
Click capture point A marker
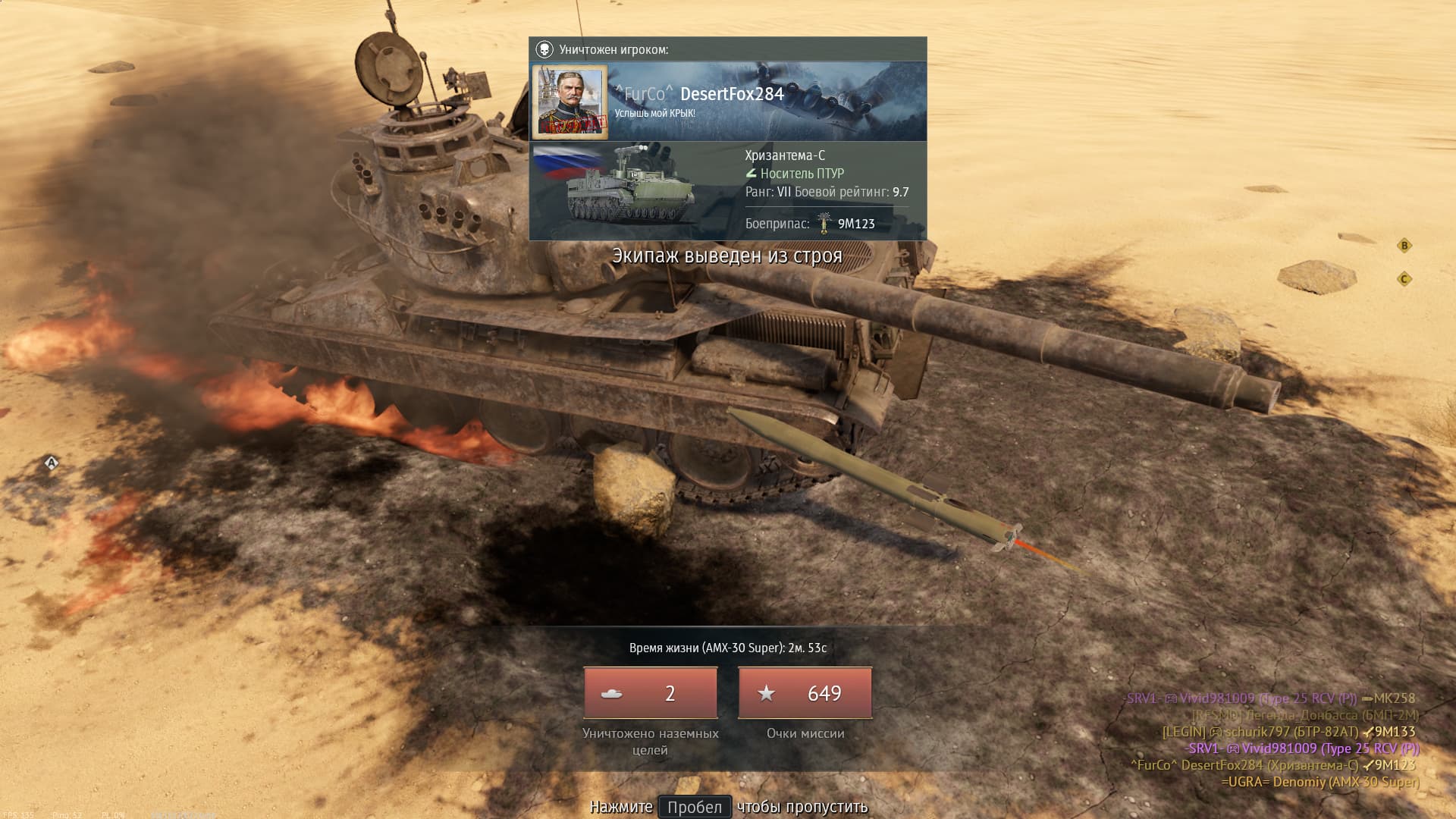52,463
